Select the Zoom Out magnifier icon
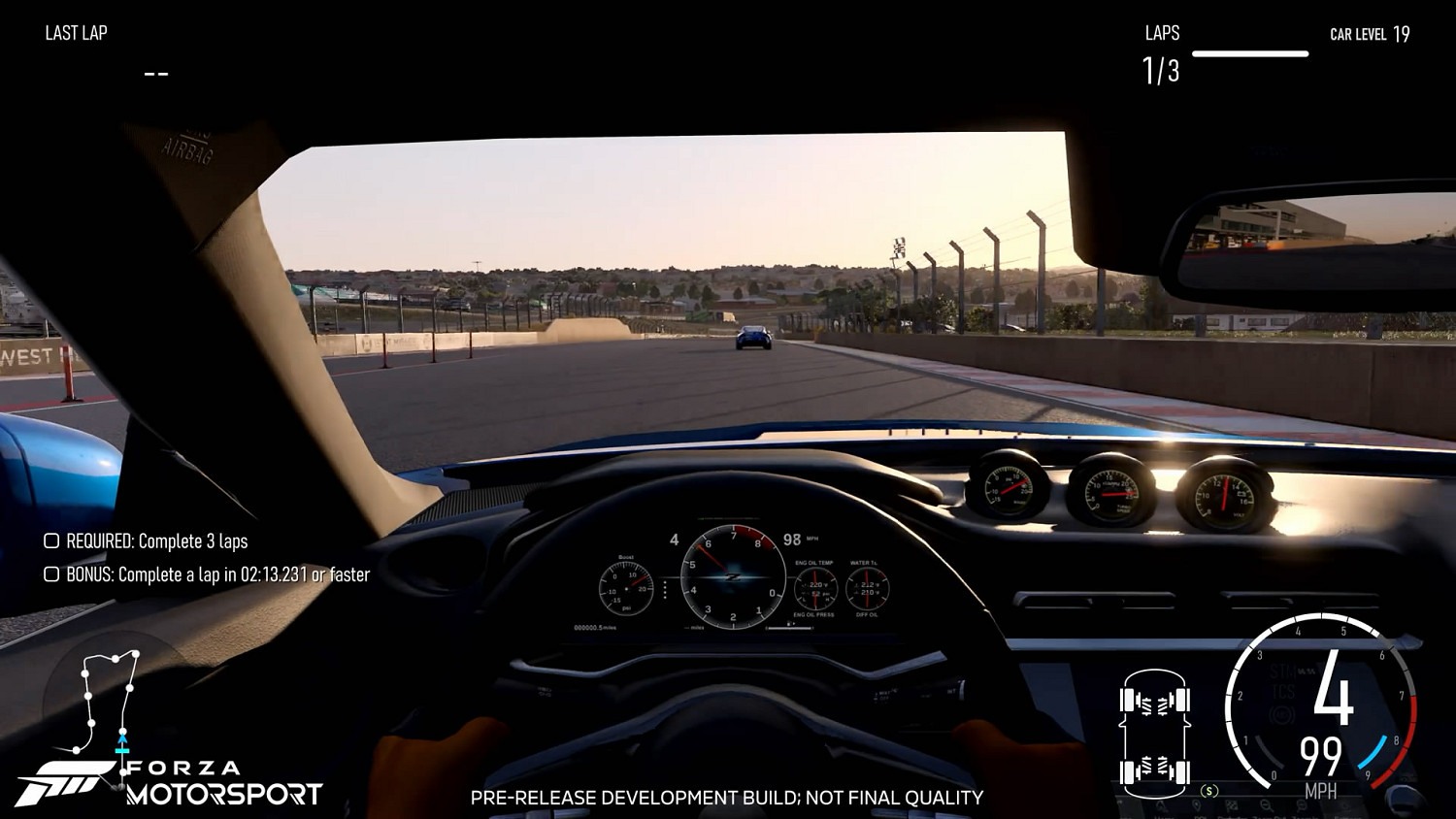The image size is (1456, 819). [1269, 804]
